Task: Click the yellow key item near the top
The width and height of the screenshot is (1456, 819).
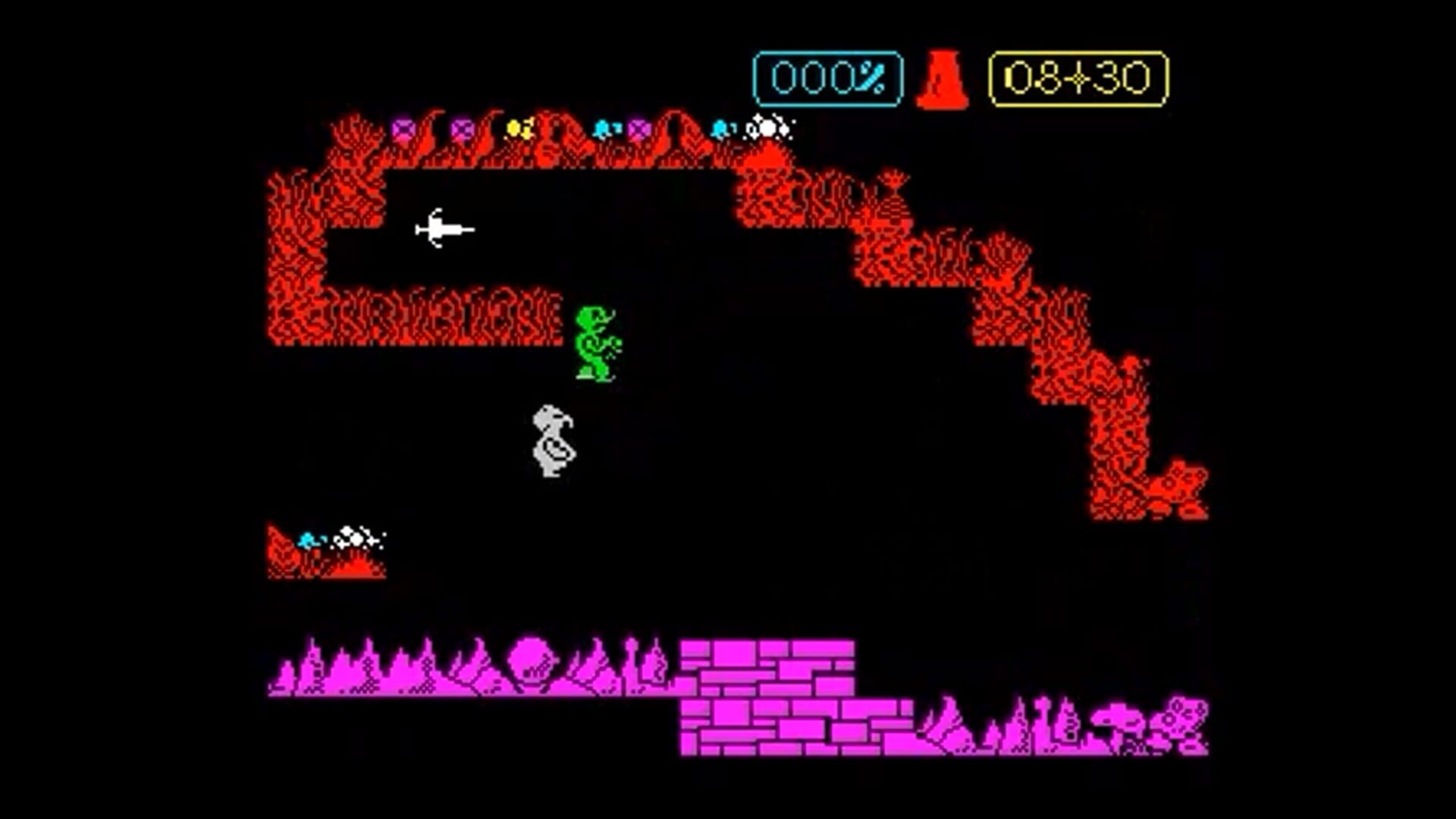Action: click(518, 127)
